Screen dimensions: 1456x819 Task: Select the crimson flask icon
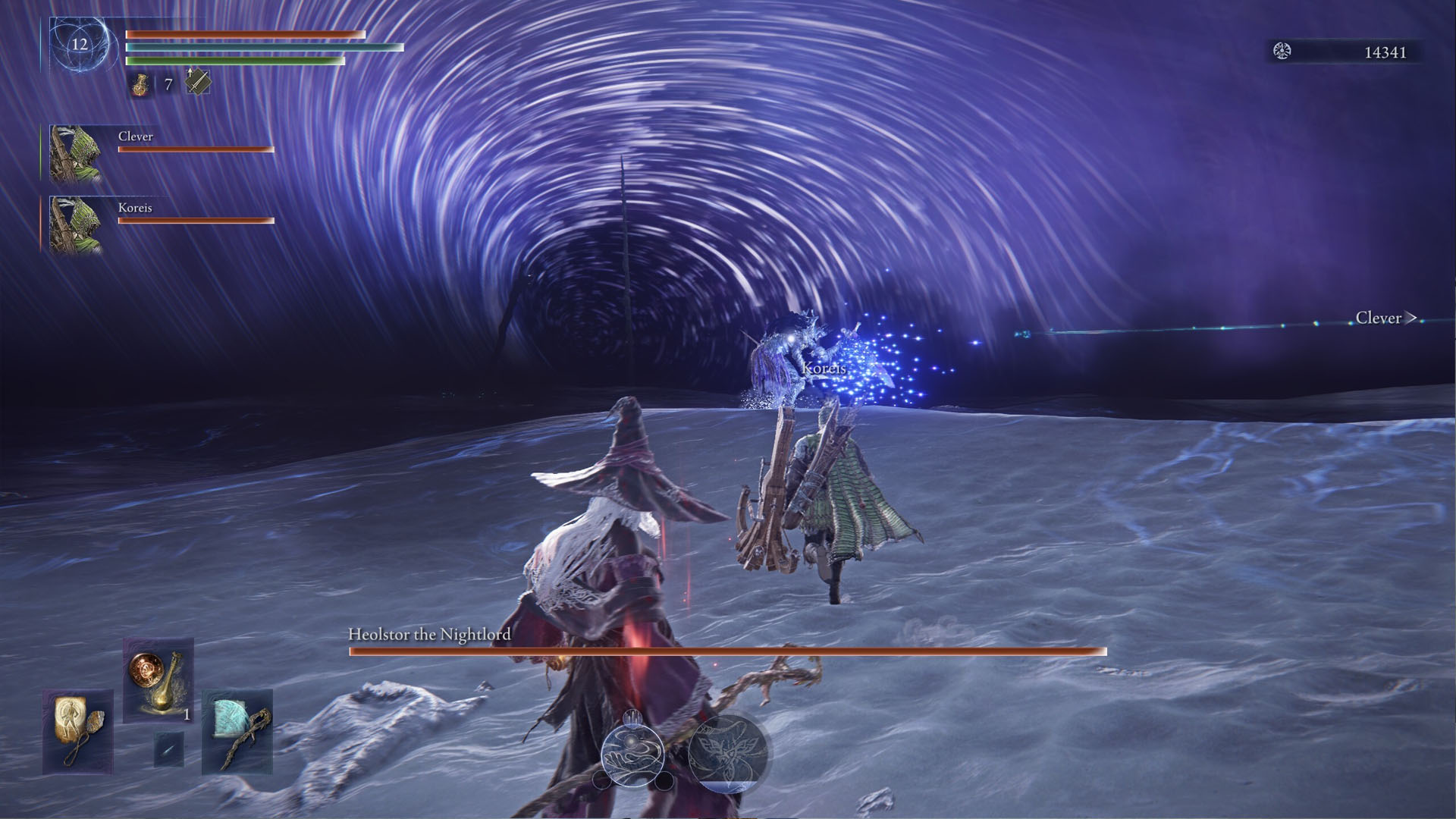click(x=141, y=85)
